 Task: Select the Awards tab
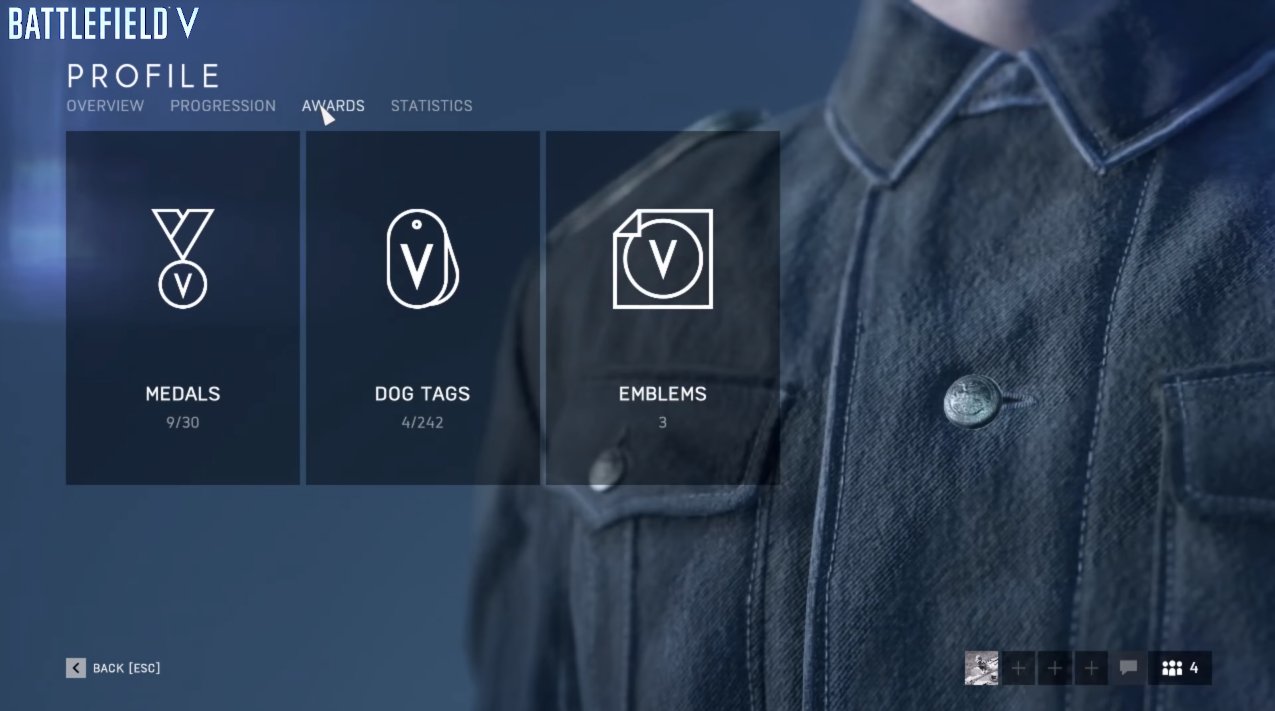click(x=333, y=106)
